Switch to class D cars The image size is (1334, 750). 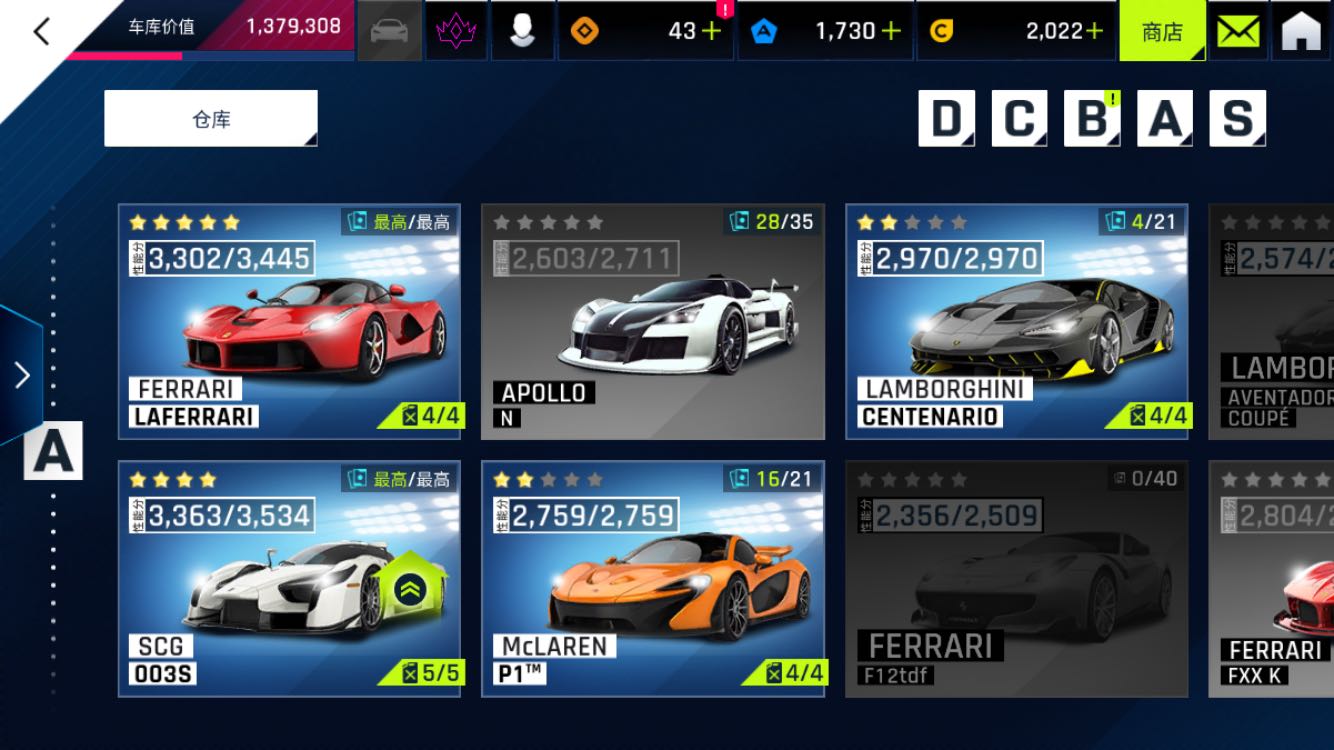tap(946, 119)
